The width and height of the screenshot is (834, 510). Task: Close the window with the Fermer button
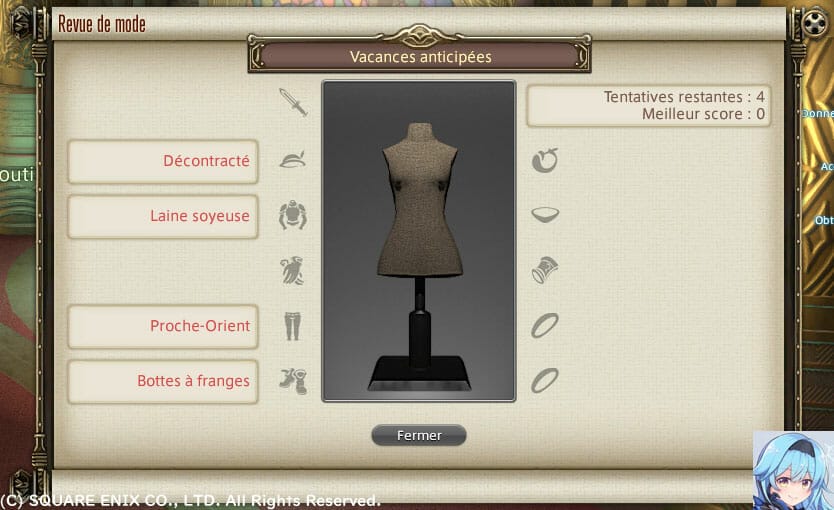coord(418,435)
